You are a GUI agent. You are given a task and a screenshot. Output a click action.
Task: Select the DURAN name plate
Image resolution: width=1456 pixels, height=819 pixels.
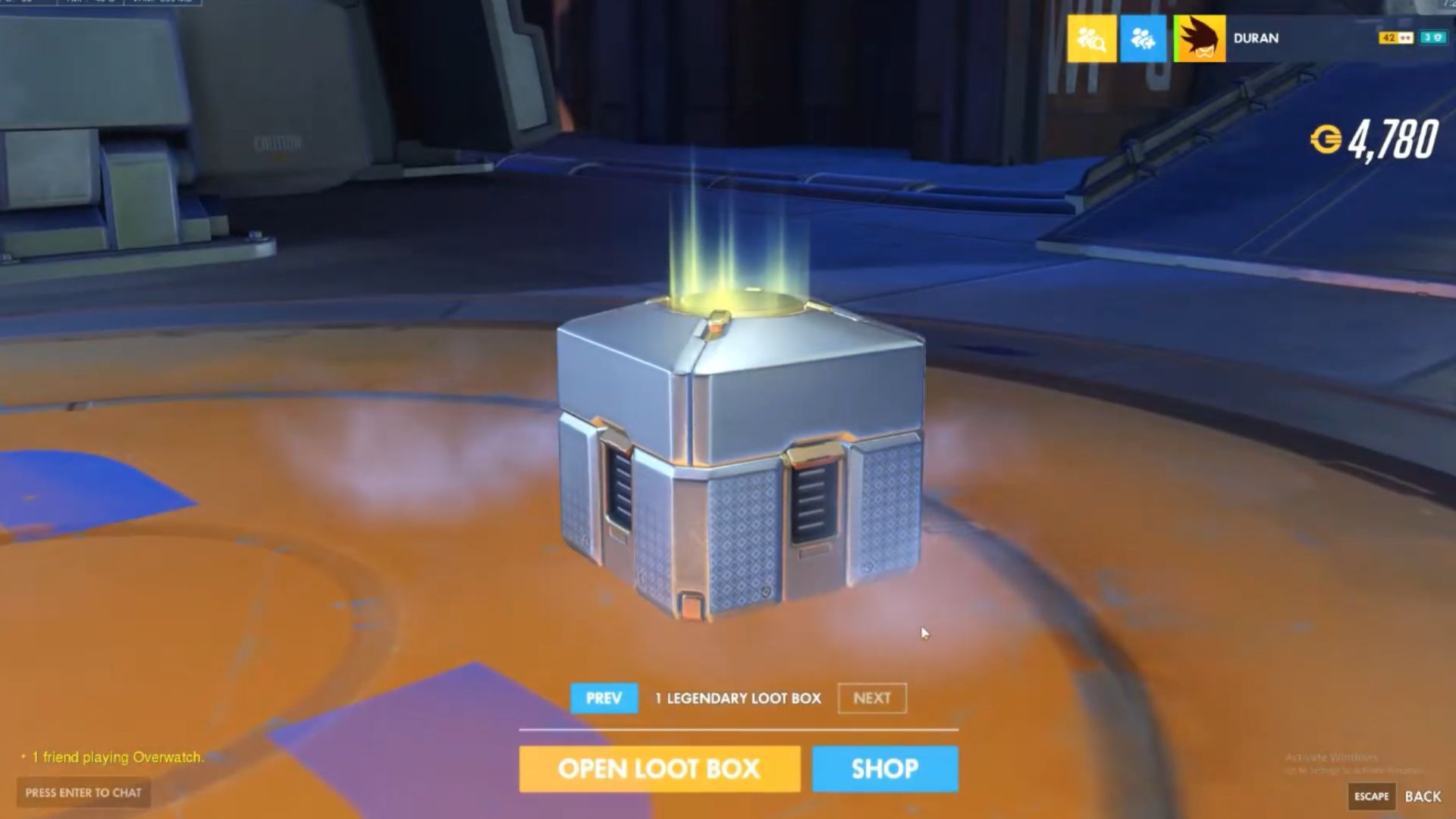click(1255, 39)
